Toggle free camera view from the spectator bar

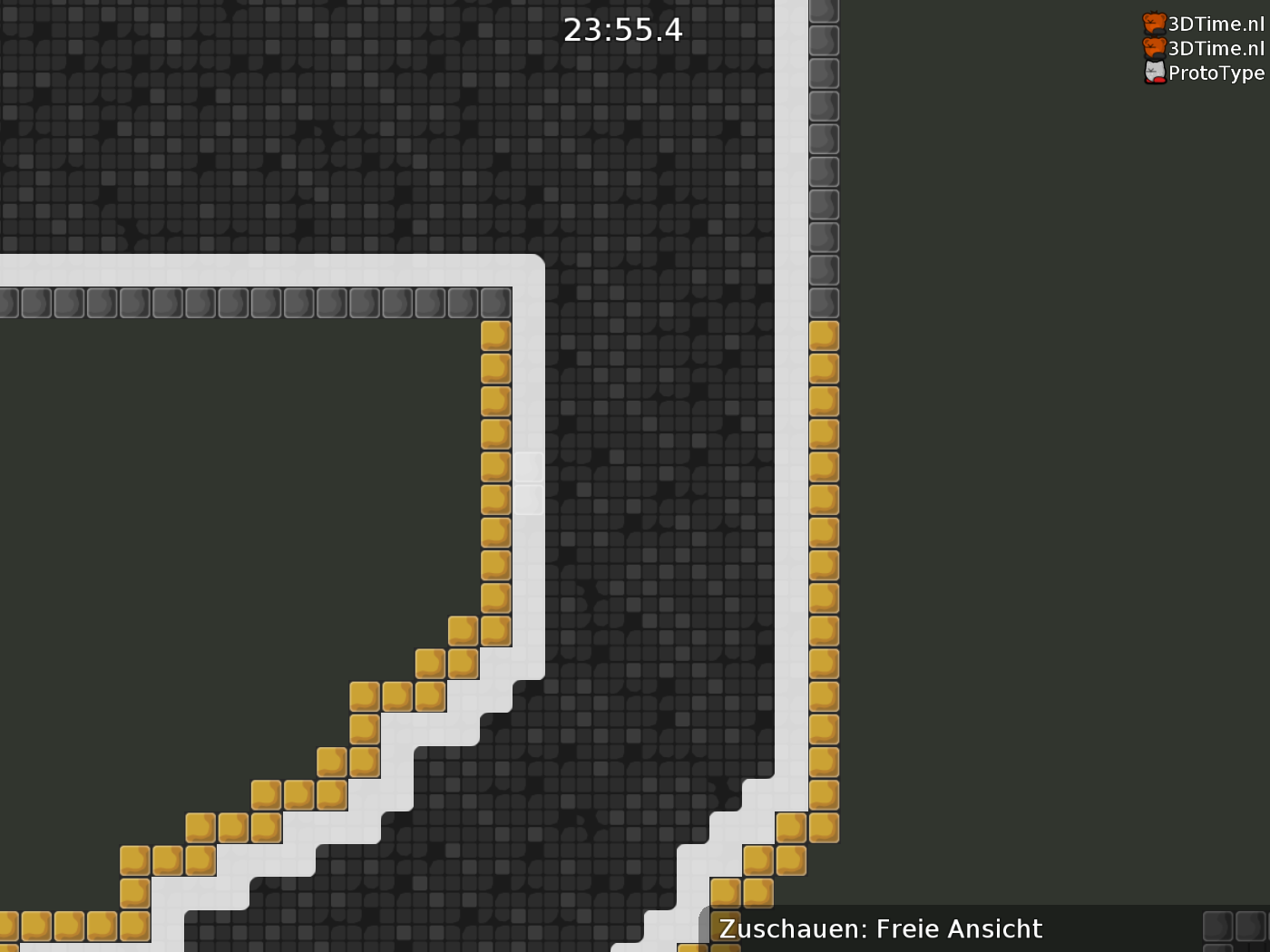tap(878, 928)
